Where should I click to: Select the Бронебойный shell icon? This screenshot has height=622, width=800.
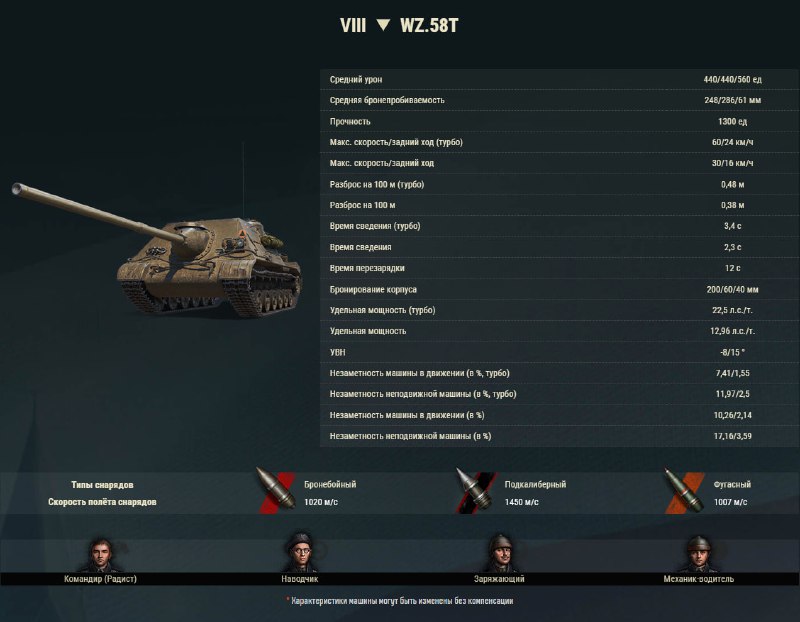coord(271,491)
